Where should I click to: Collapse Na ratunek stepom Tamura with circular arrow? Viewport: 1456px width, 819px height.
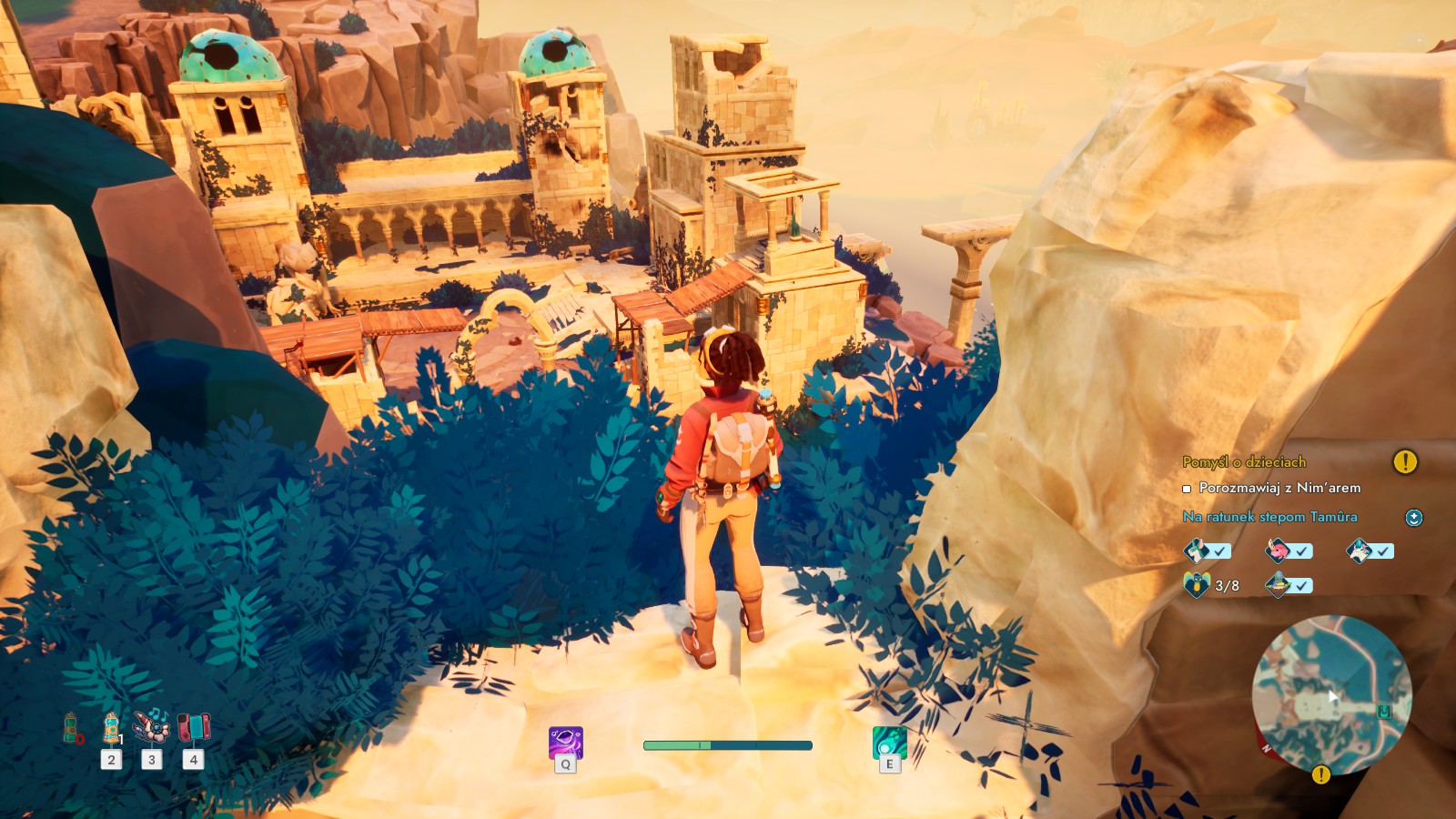click(x=1414, y=517)
